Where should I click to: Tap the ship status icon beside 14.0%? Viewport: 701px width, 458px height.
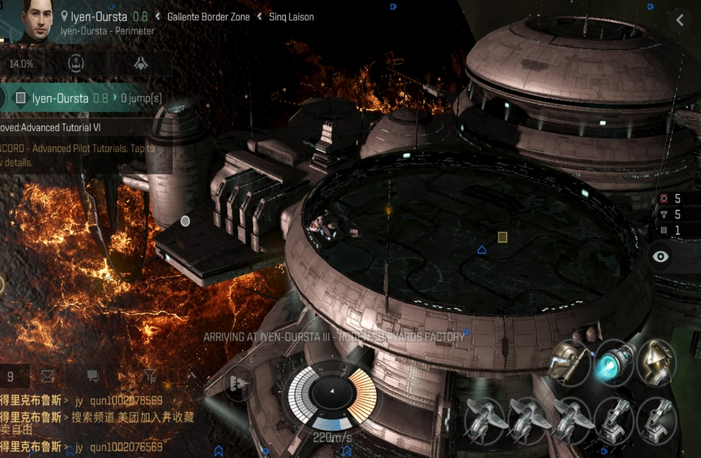point(76,63)
